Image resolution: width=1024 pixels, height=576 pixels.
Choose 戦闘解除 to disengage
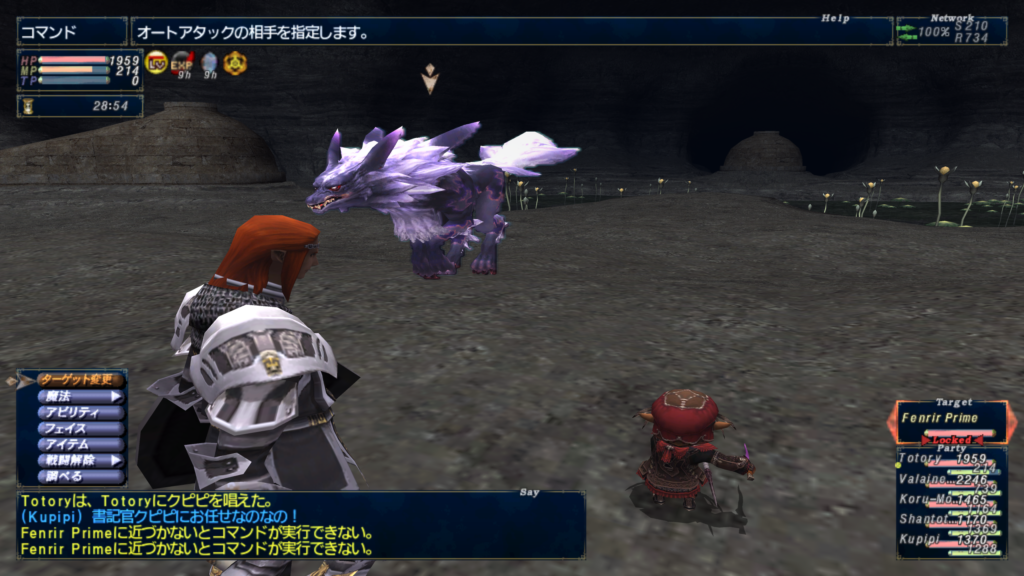click(79, 460)
